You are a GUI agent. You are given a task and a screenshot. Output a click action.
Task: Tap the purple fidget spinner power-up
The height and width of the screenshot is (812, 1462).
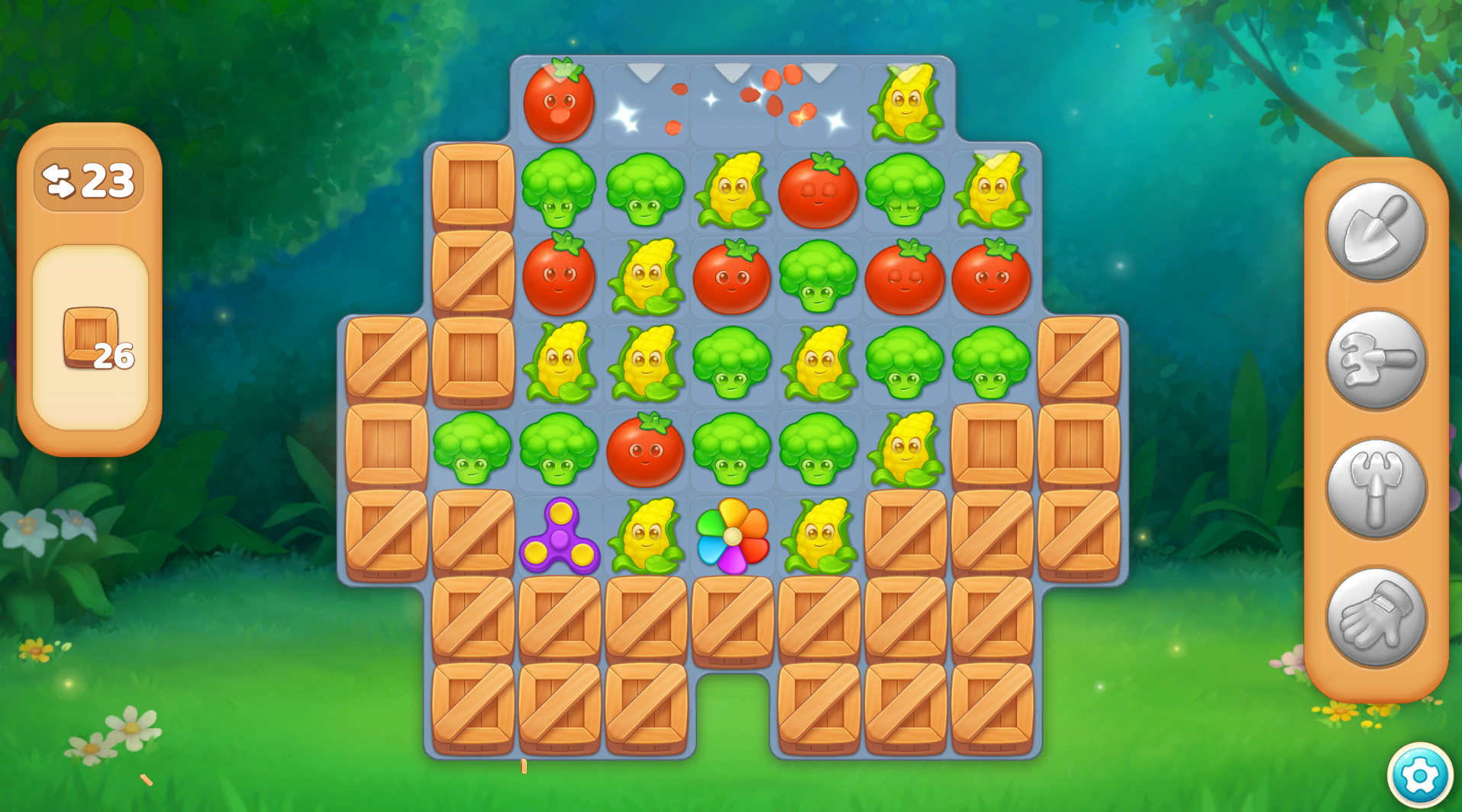click(x=560, y=536)
